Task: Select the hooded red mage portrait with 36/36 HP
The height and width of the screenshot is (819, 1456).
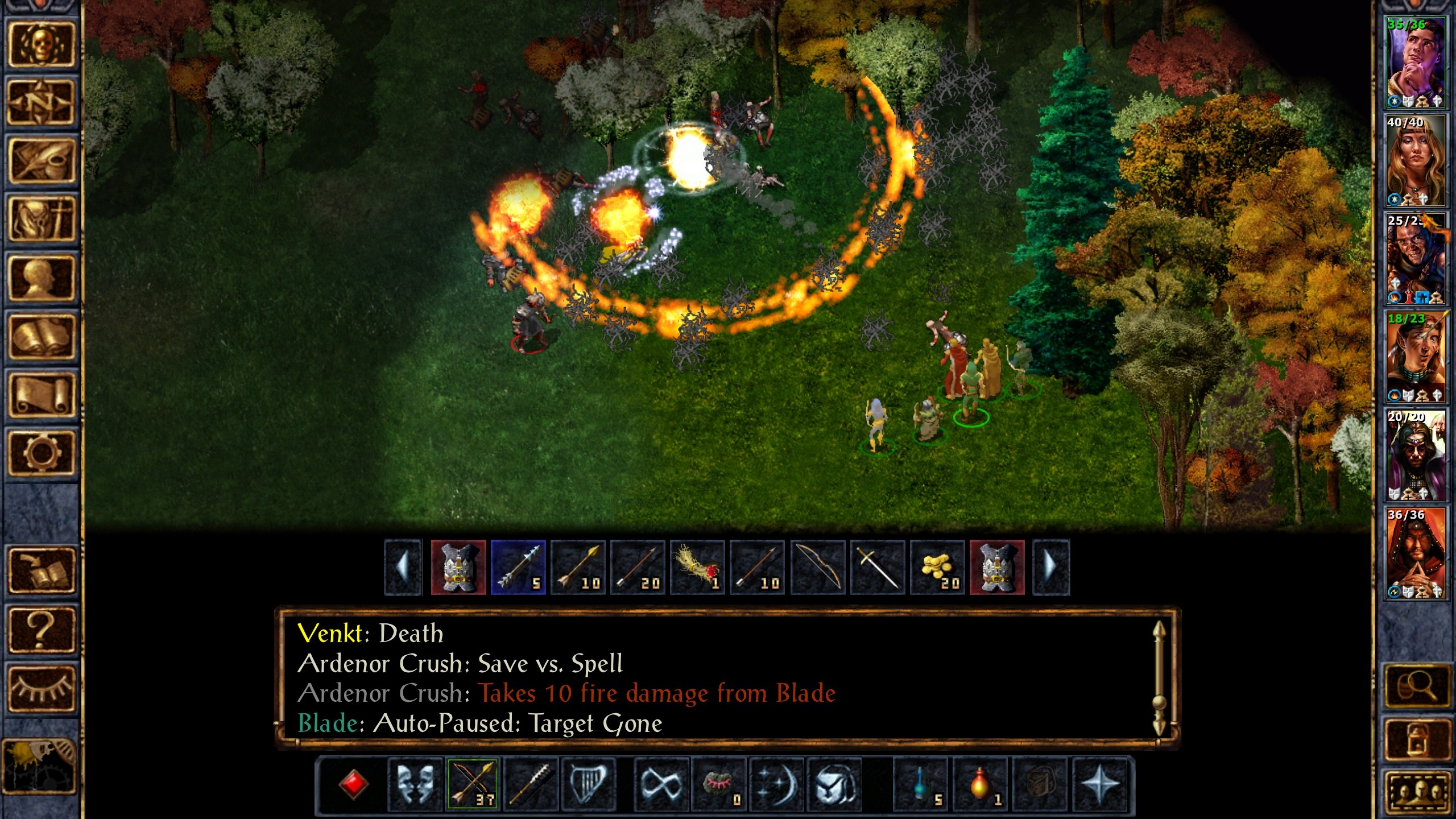Action: coord(1414,553)
